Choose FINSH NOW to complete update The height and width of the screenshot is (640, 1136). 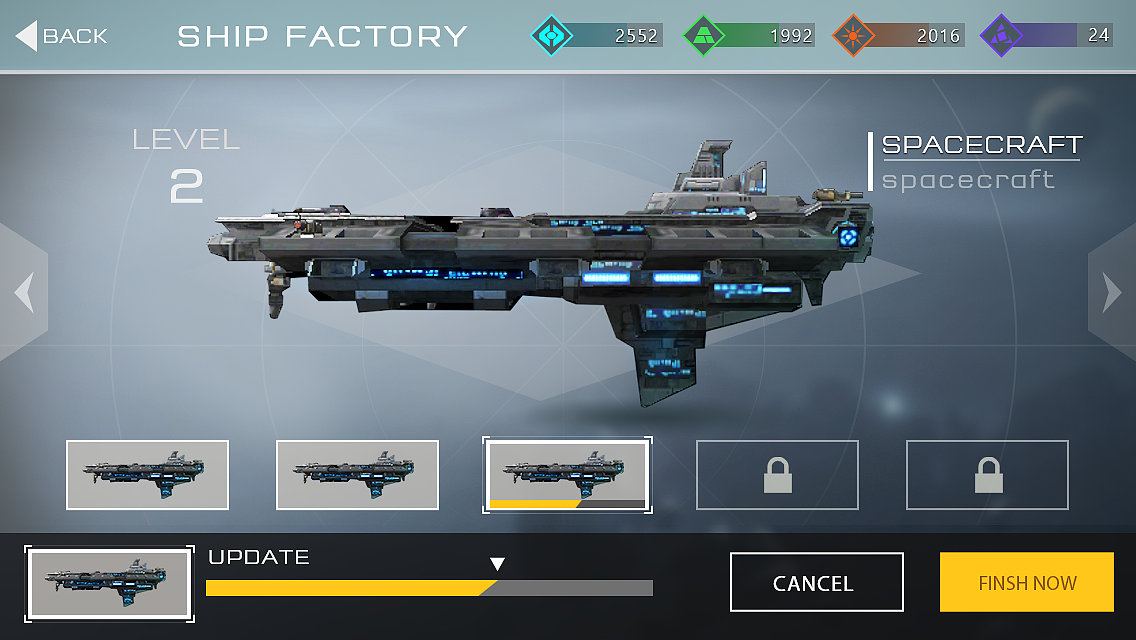tap(1026, 582)
